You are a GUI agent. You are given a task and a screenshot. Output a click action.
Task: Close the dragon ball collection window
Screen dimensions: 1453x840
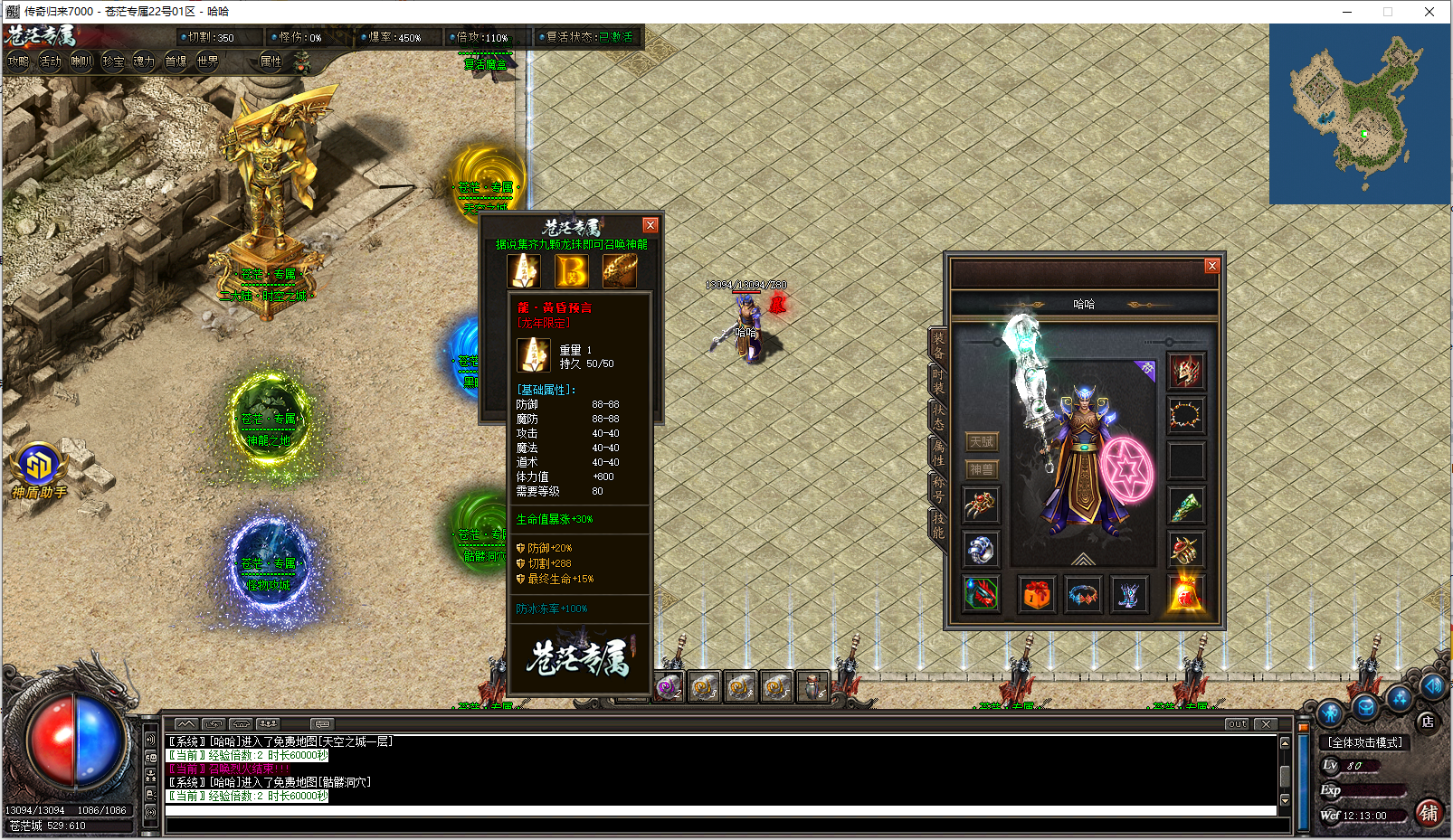pos(650,225)
